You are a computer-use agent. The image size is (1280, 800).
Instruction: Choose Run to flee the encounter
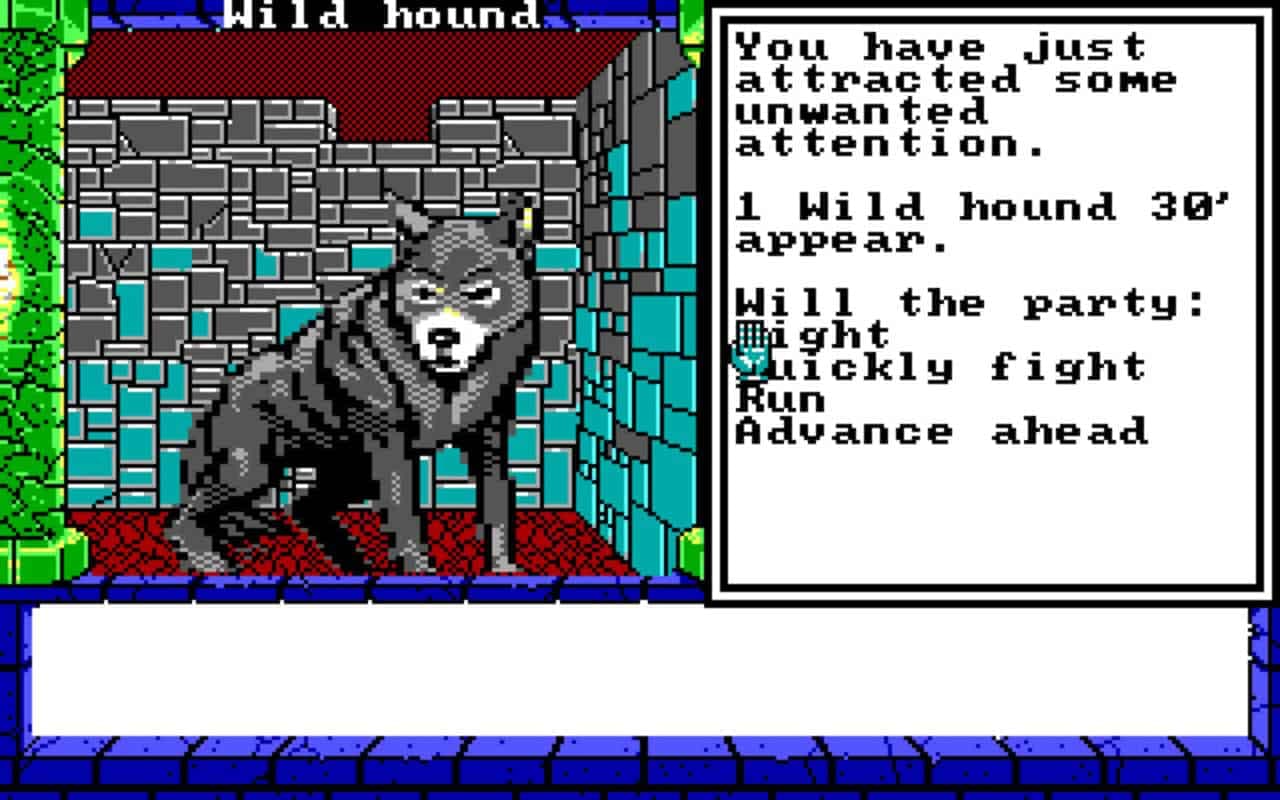(780, 399)
